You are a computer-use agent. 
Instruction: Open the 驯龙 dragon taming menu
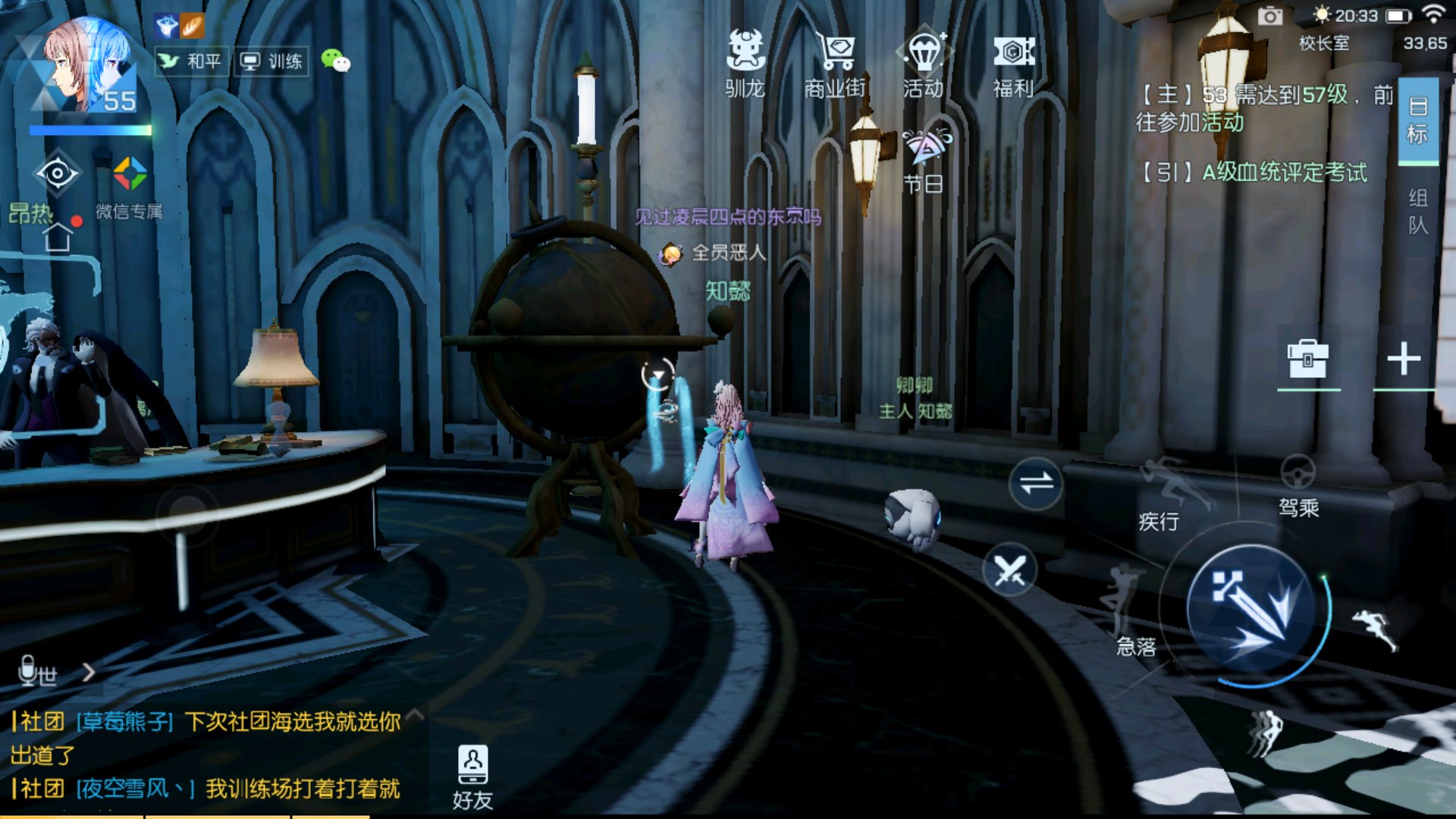pos(745,64)
